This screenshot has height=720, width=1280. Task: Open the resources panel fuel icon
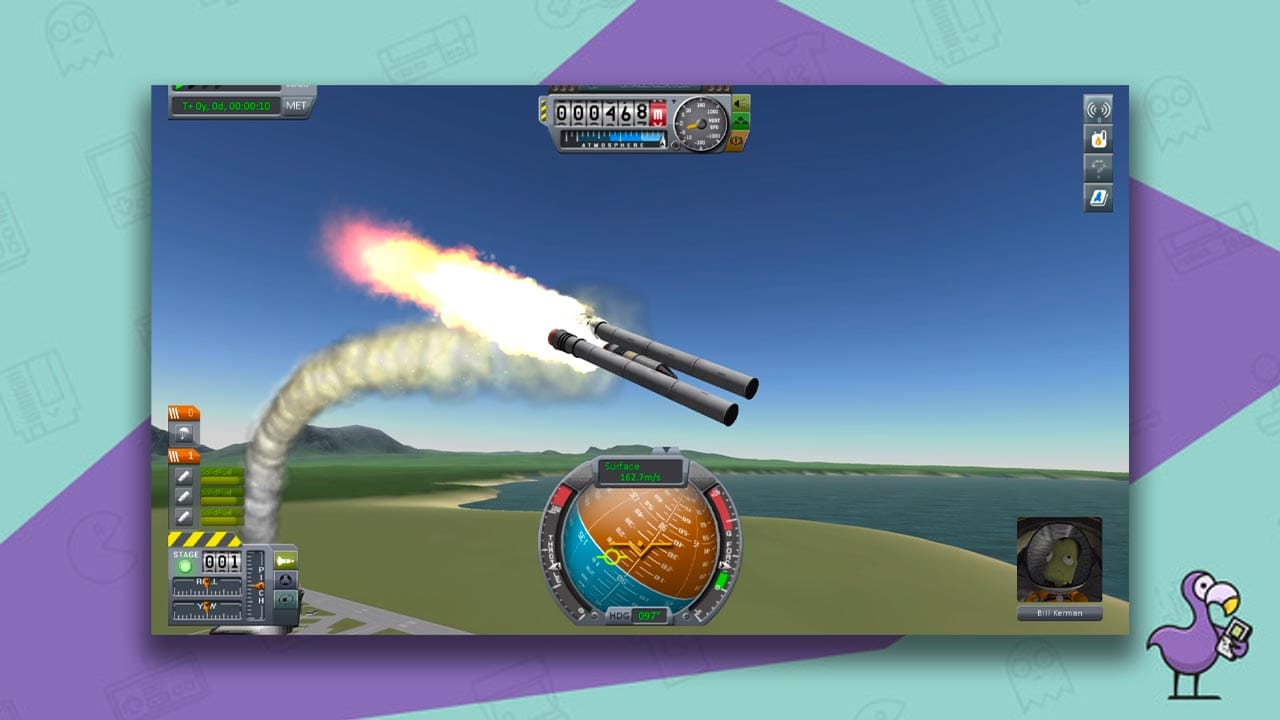(x=1098, y=140)
